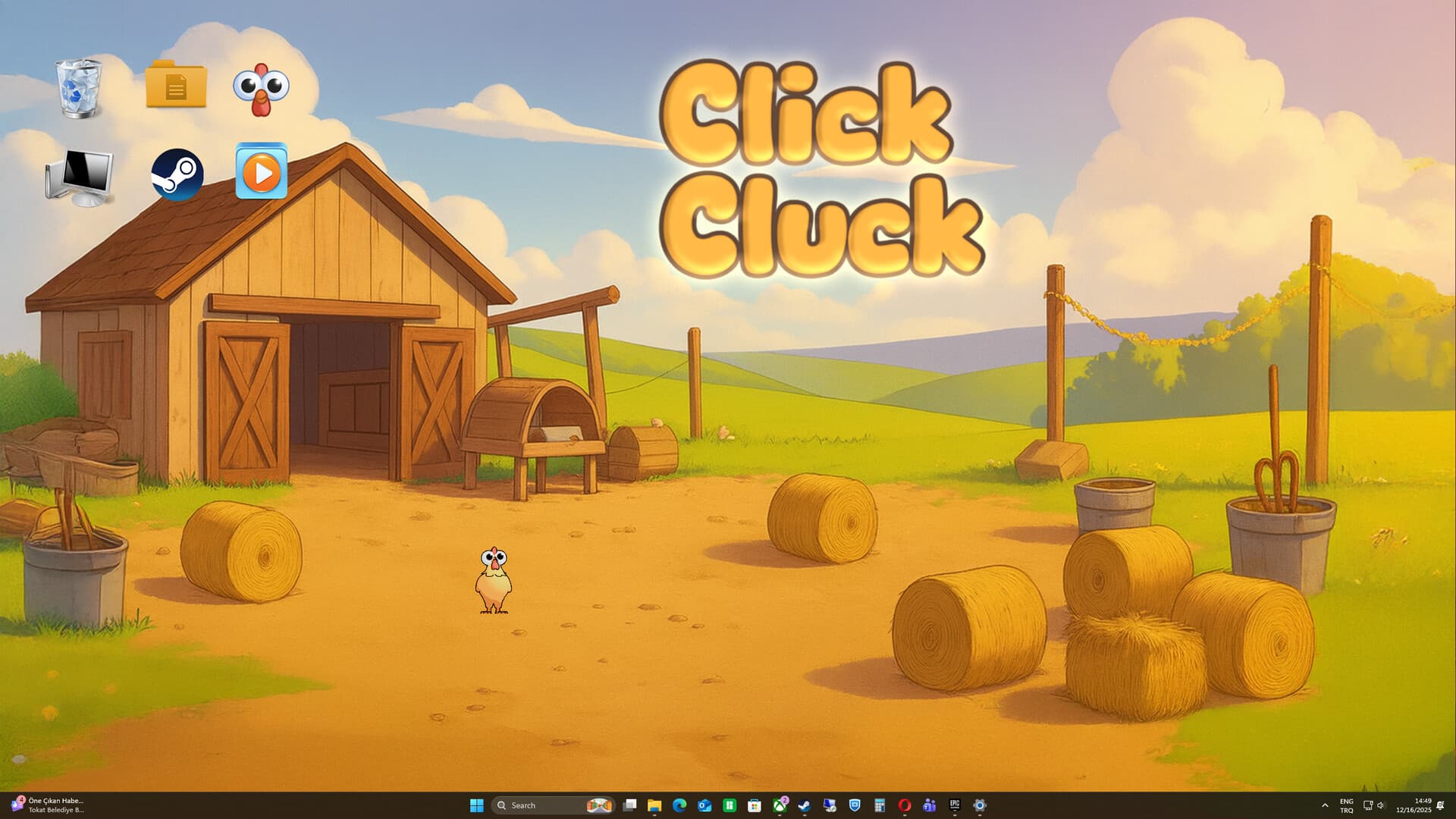This screenshot has width=1456, height=819.
Task: Expand the hidden system tray icons
Action: point(1326,805)
